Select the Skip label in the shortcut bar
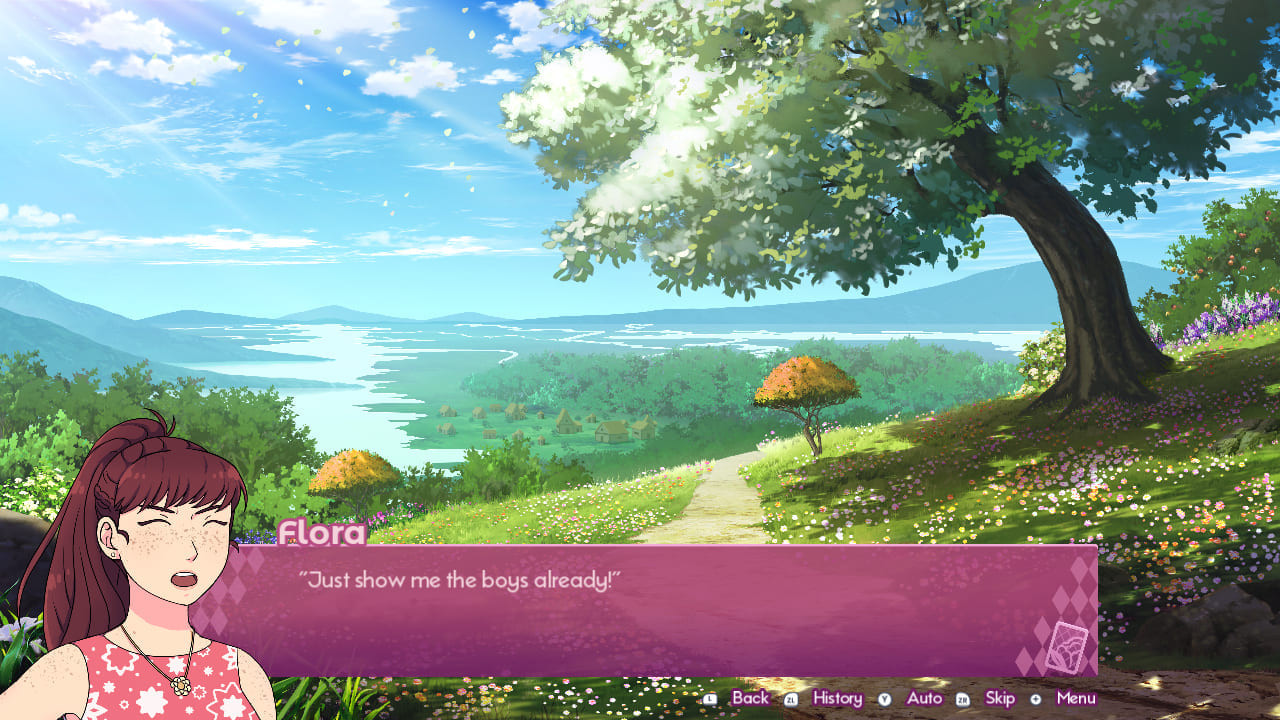Screen dimensions: 1280x720 click(998, 698)
